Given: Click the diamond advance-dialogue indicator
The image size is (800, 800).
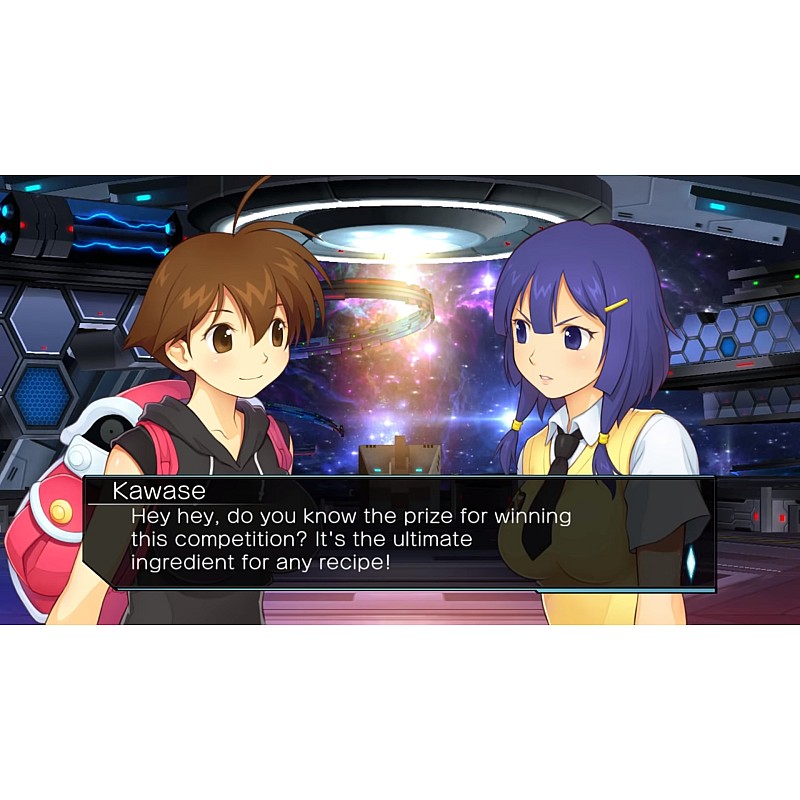Looking at the screenshot, I should [689, 563].
